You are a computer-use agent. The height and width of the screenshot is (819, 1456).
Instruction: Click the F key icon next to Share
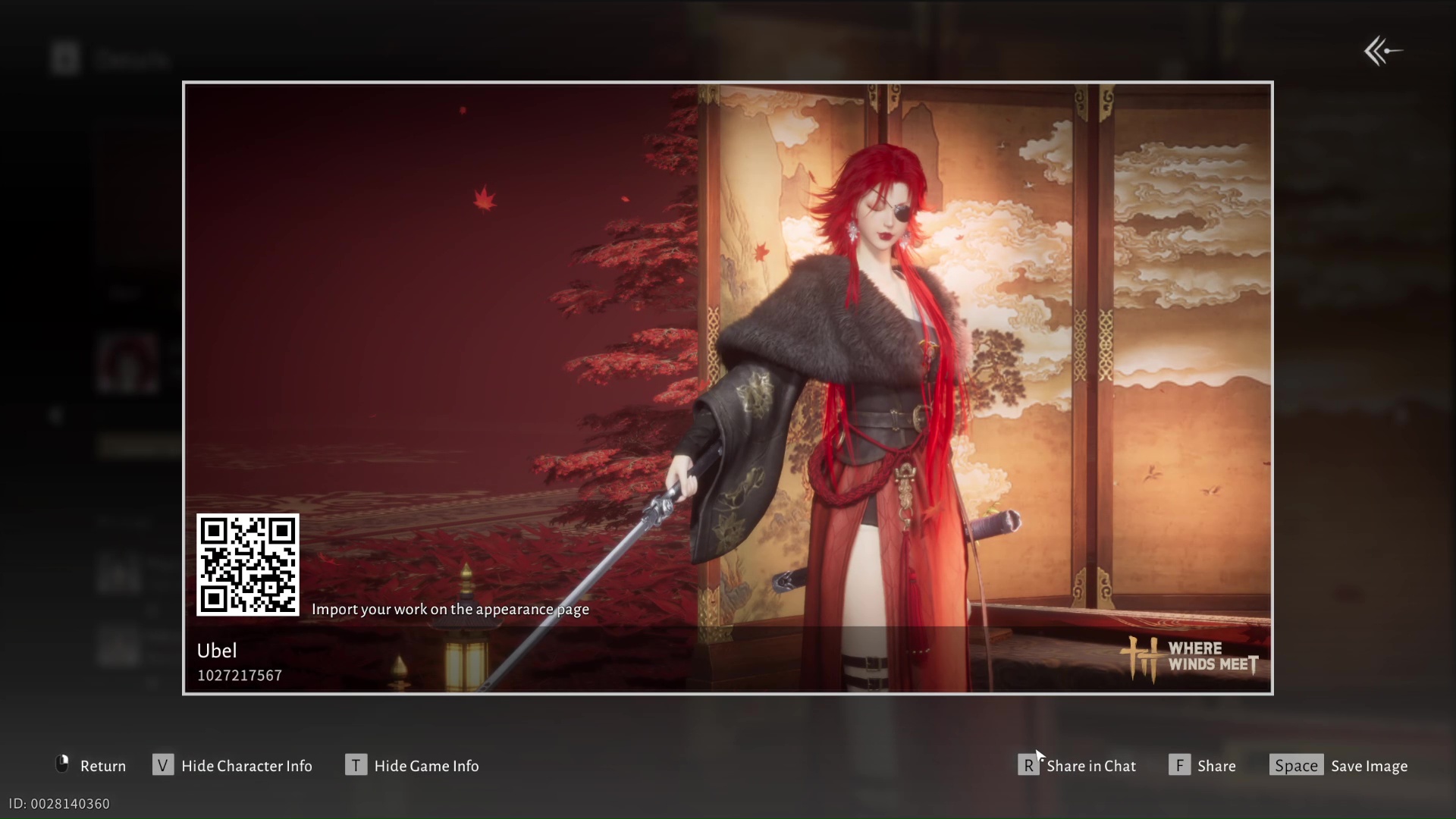point(1180,764)
